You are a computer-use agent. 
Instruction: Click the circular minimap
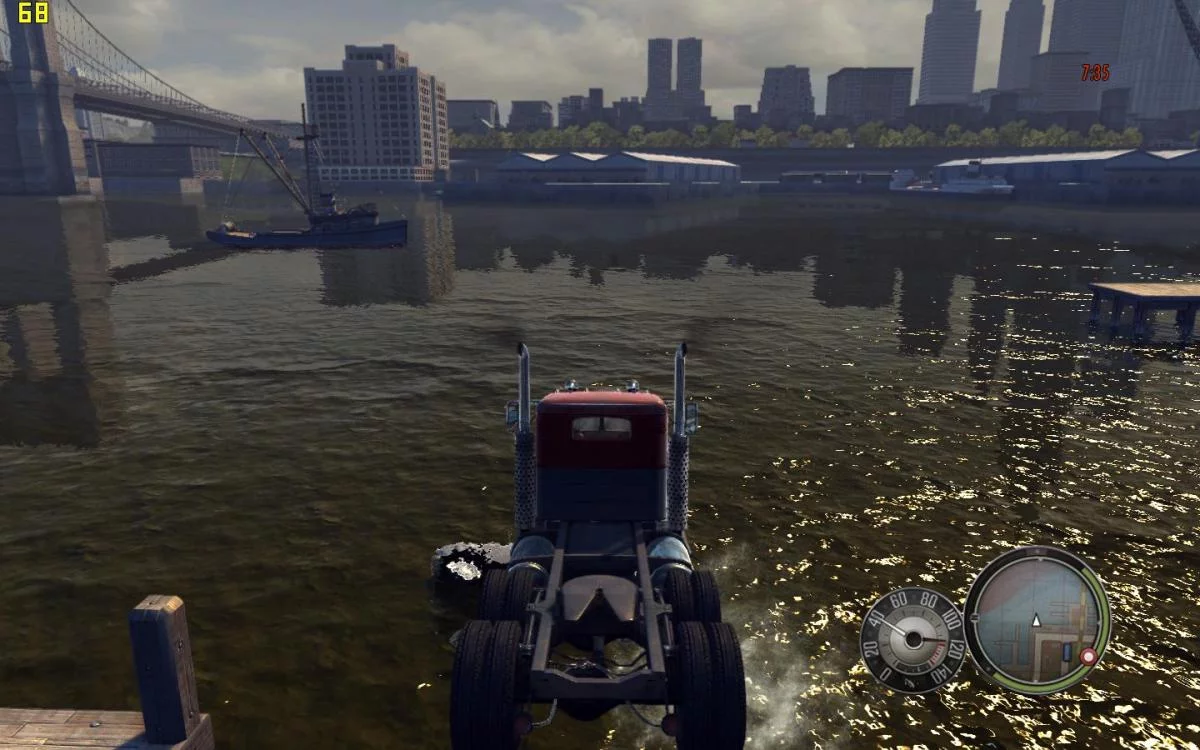click(1036, 619)
